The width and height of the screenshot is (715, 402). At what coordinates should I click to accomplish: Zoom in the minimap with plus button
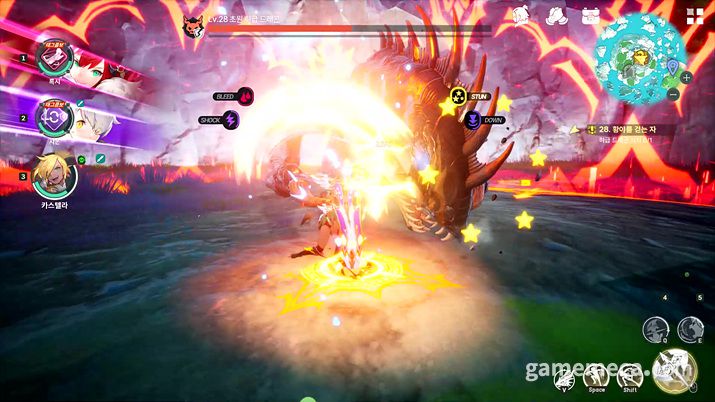(686, 77)
